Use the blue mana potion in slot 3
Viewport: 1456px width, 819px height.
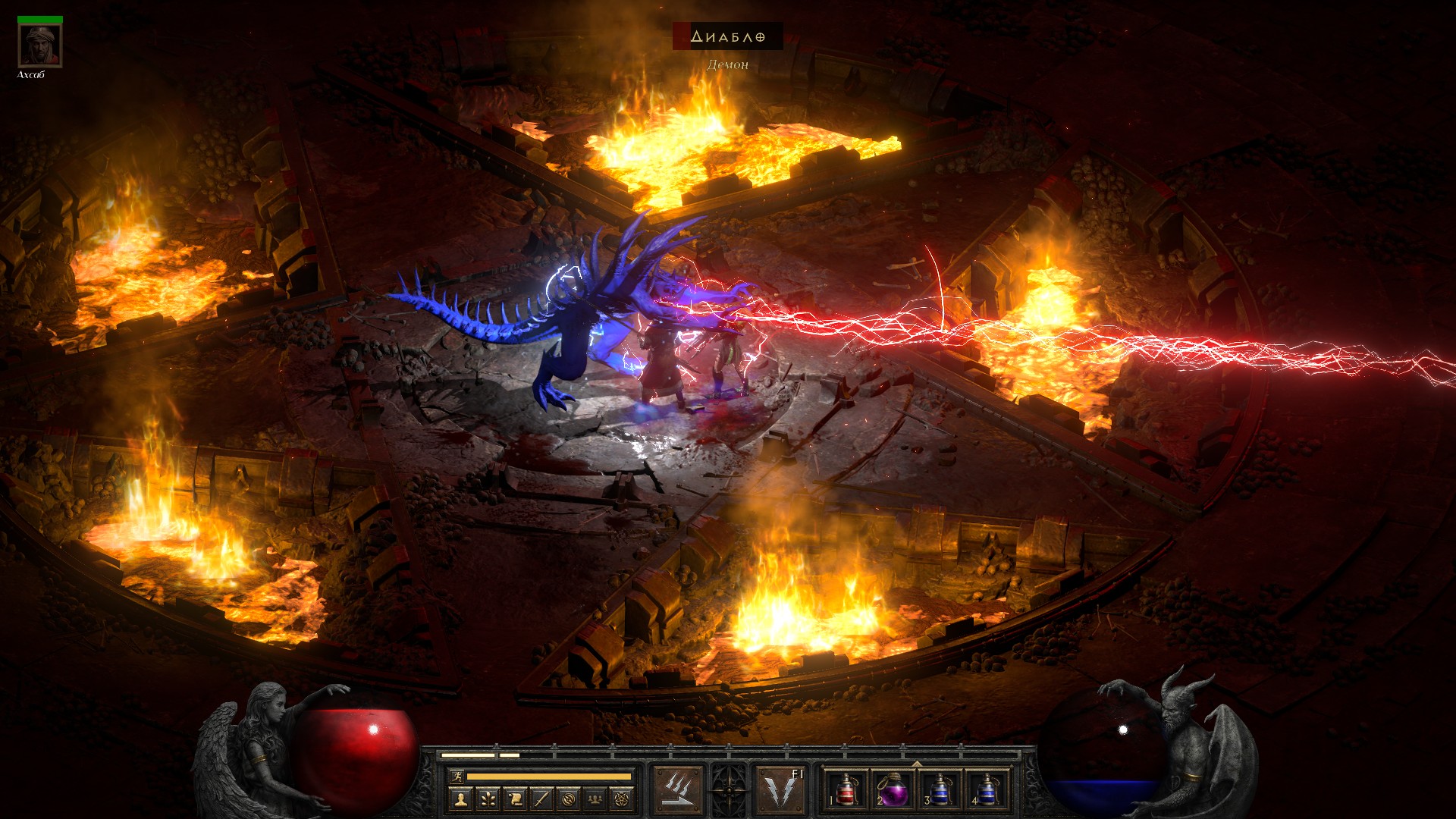pyautogui.click(x=940, y=790)
